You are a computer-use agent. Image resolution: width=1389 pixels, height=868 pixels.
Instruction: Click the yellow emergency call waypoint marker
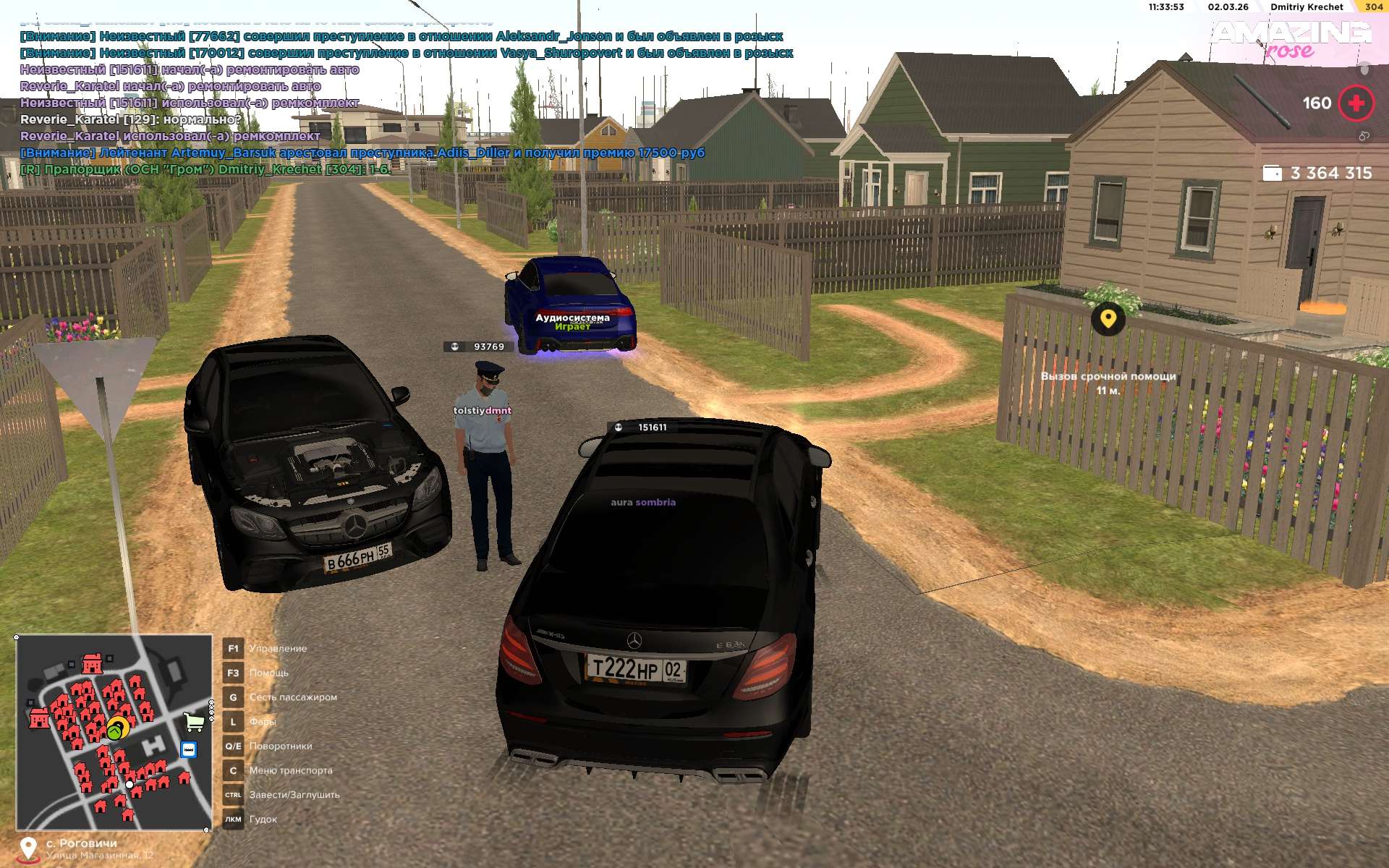(x=1108, y=318)
